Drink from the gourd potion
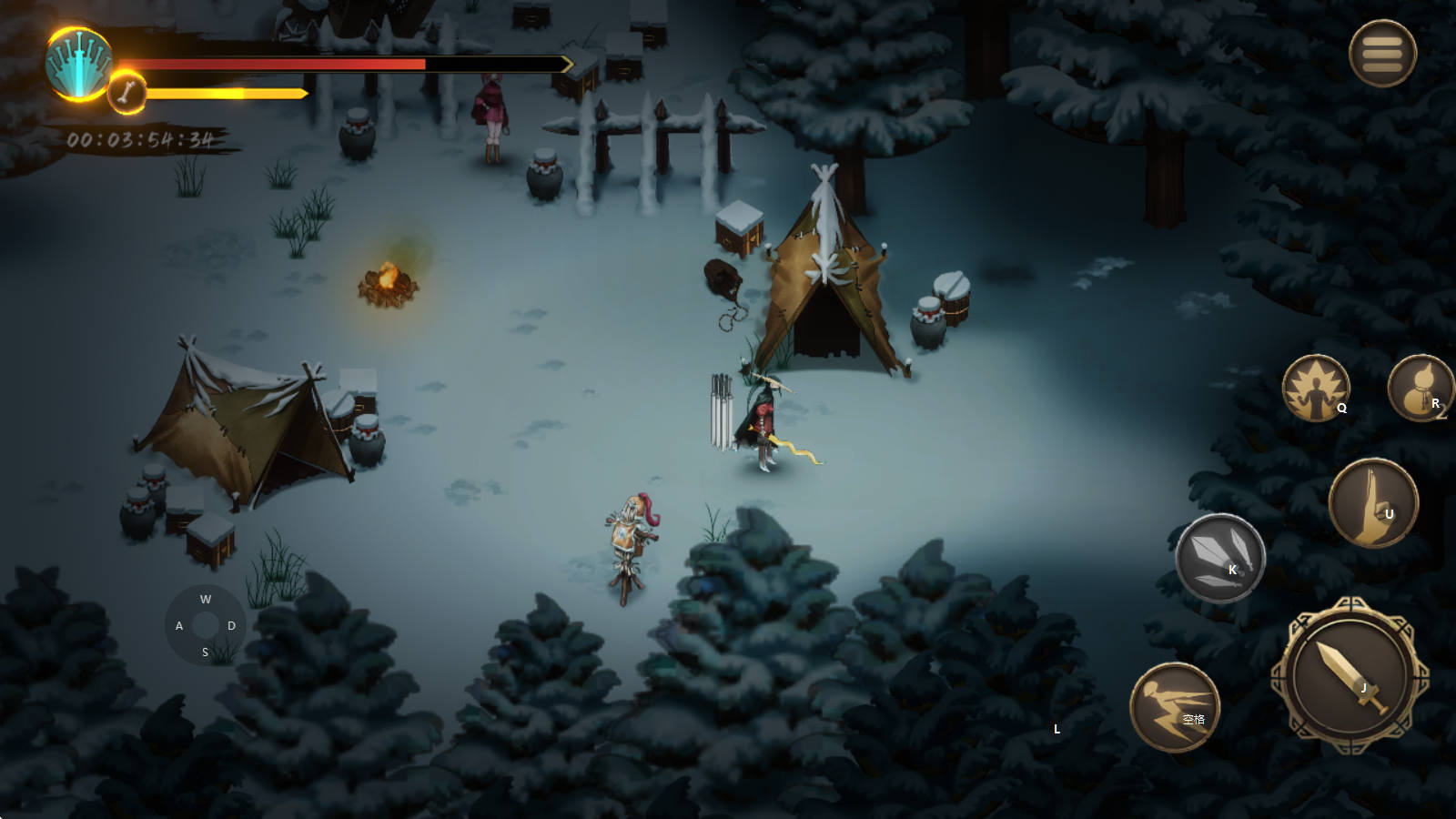Viewport: 1456px width, 819px height. point(1420,389)
